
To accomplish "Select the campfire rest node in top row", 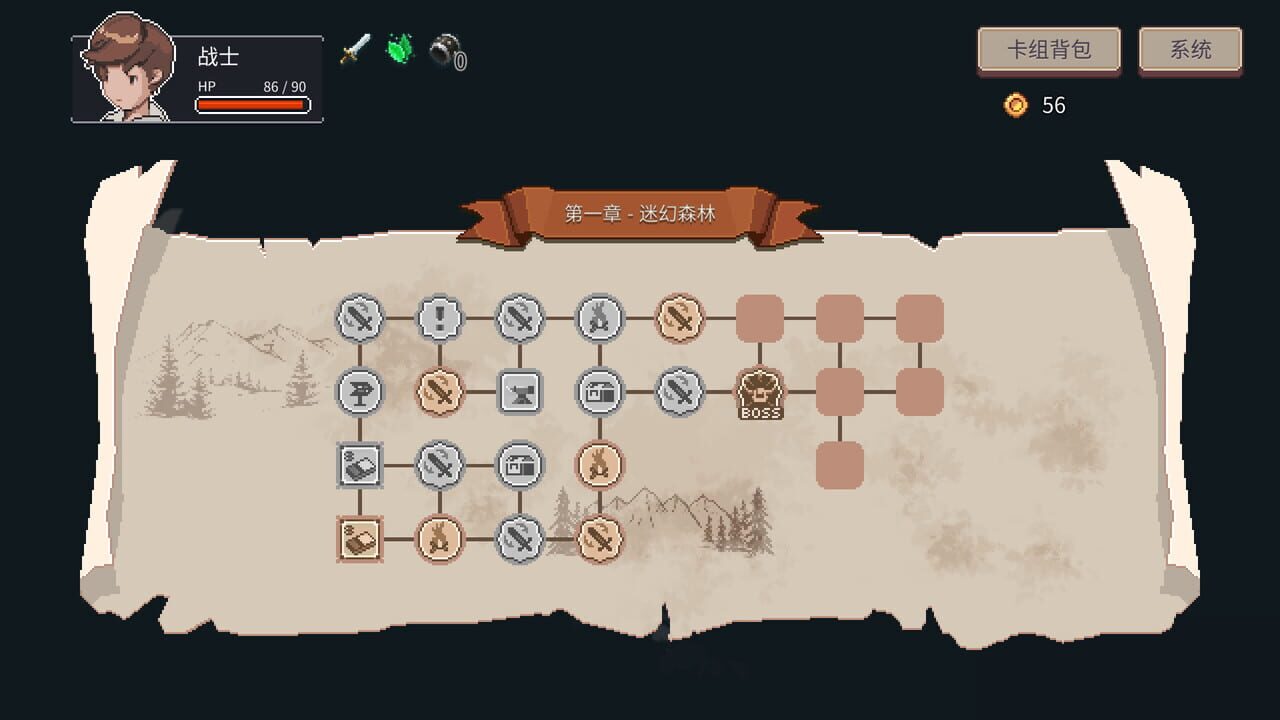I will pos(601,316).
